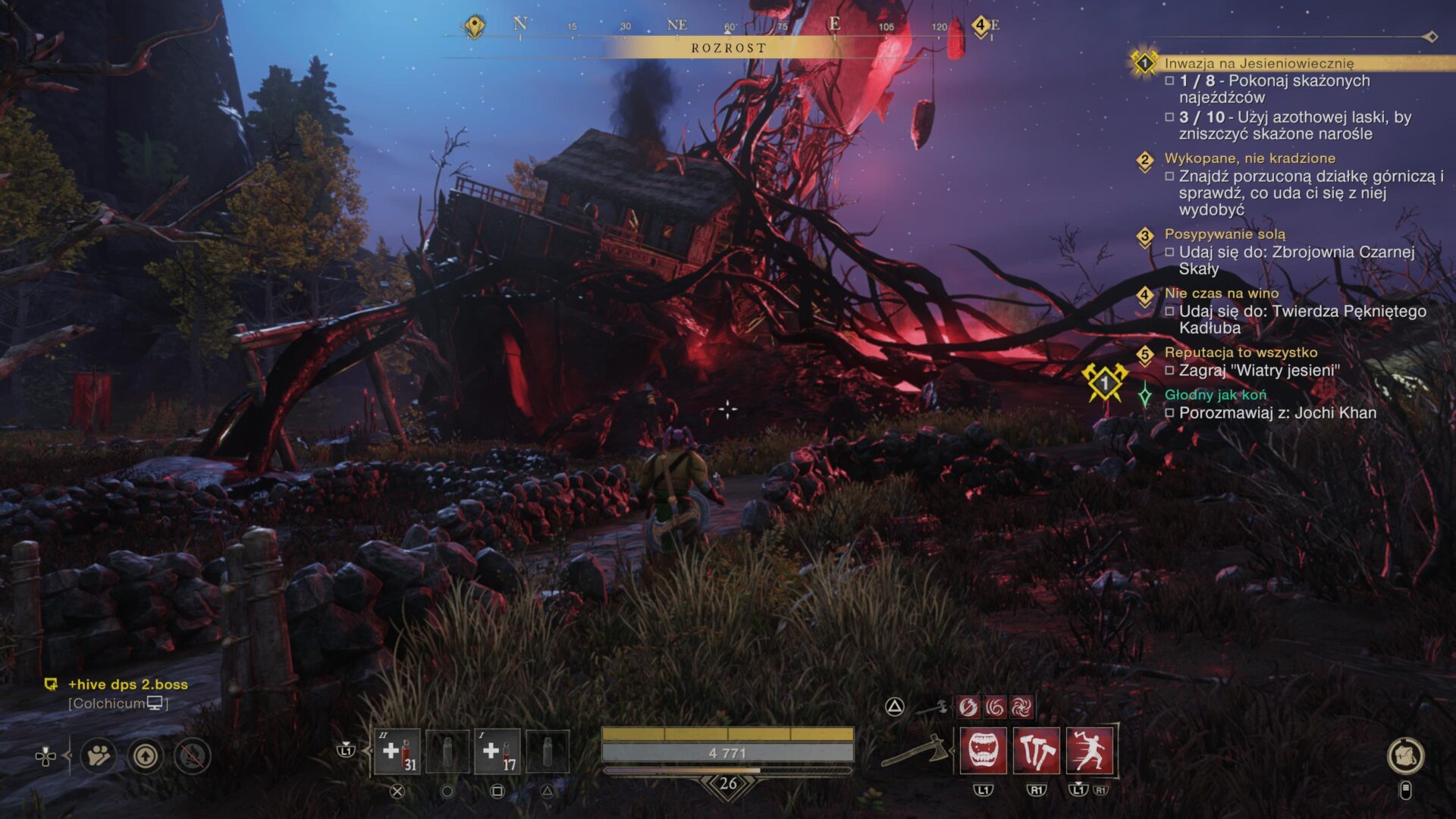
Task: Select the Głodny jak koń quest
Action: pos(1215,395)
